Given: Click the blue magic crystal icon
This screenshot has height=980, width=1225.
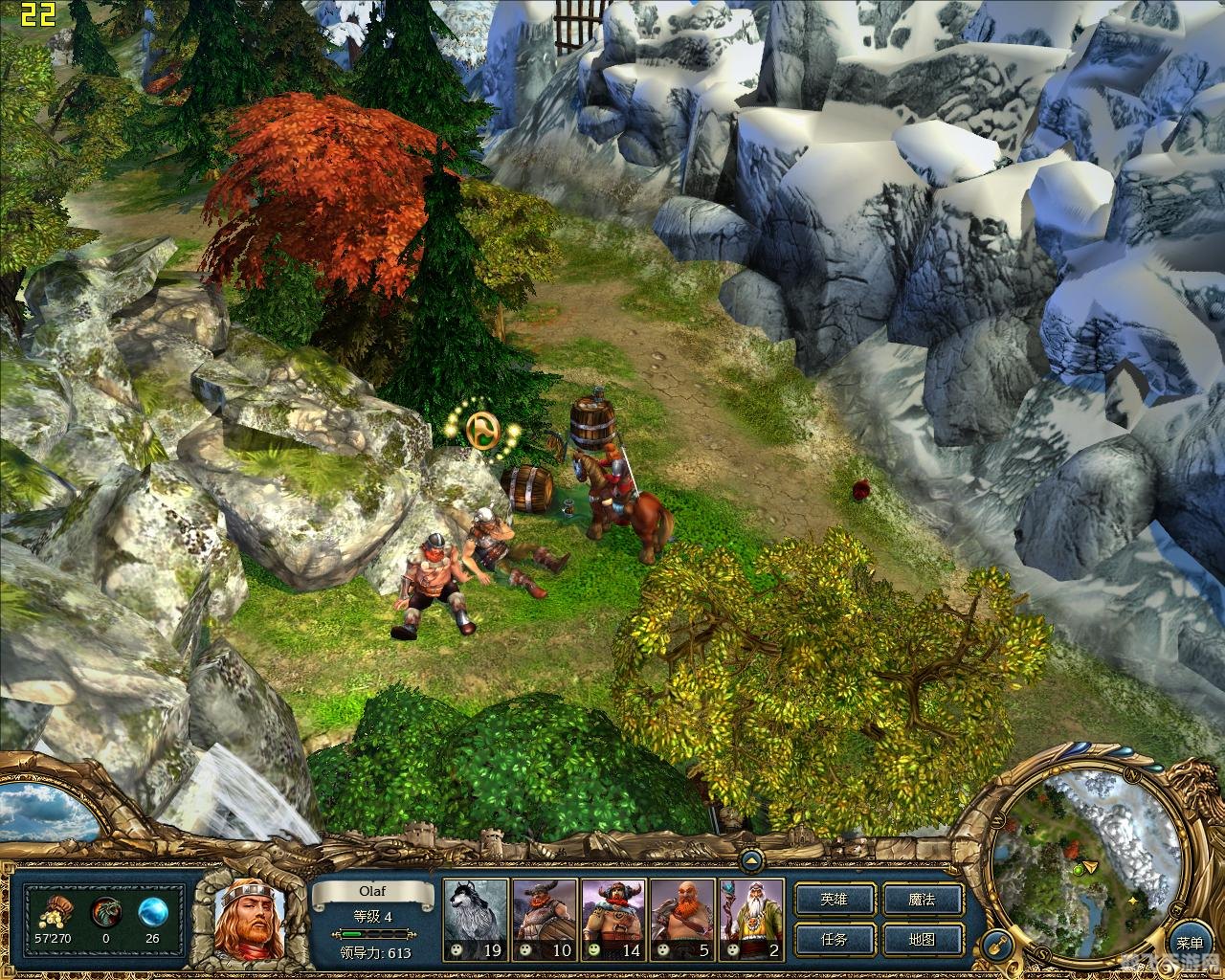Looking at the screenshot, I should [152, 910].
